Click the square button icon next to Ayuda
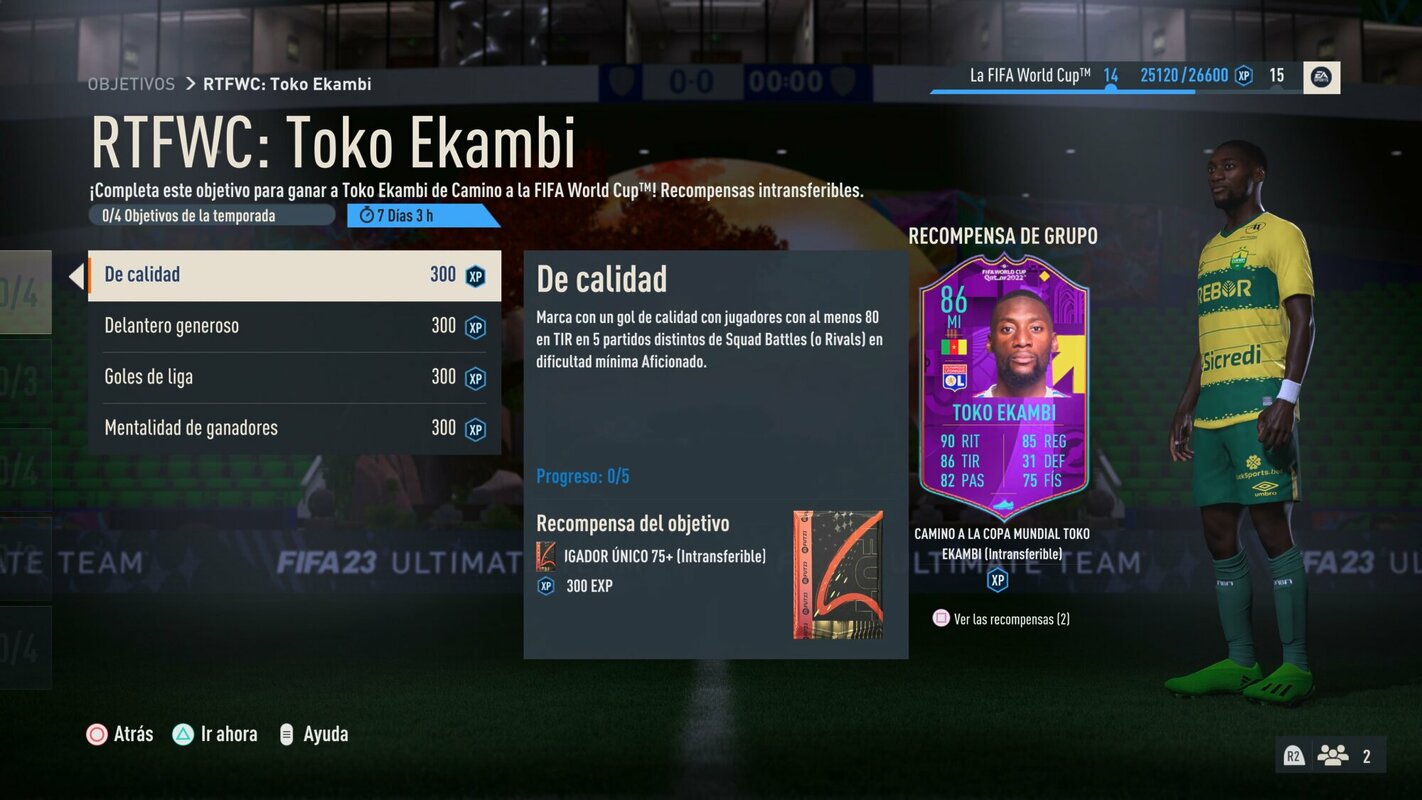1422x800 pixels. coord(288,733)
